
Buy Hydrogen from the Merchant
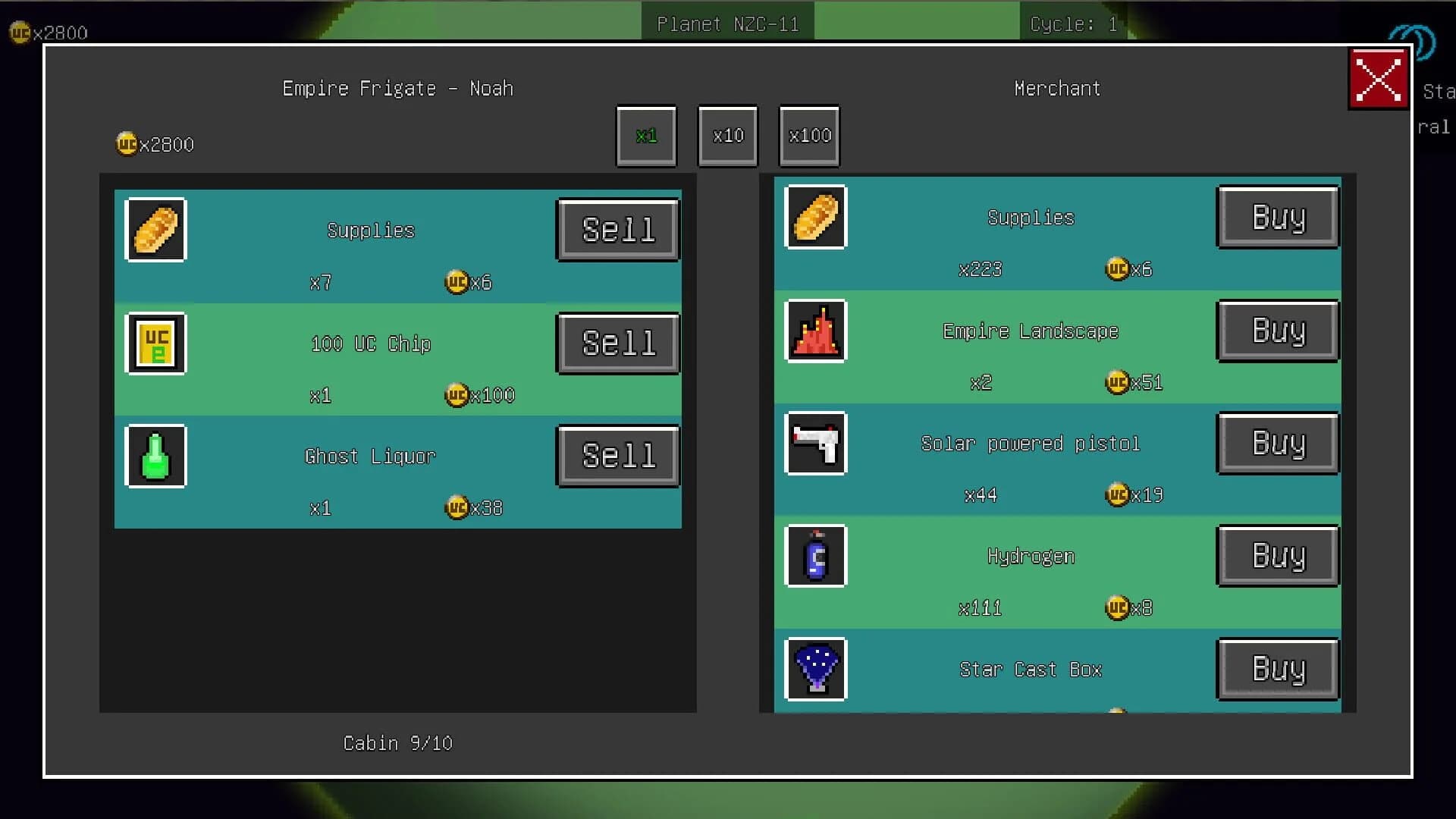coord(1278,556)
